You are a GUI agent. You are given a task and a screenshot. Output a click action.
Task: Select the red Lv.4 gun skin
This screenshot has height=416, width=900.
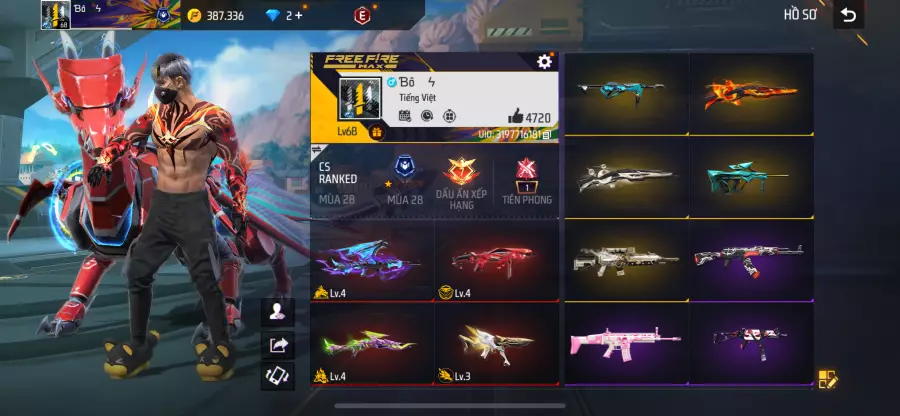point(497,260)
